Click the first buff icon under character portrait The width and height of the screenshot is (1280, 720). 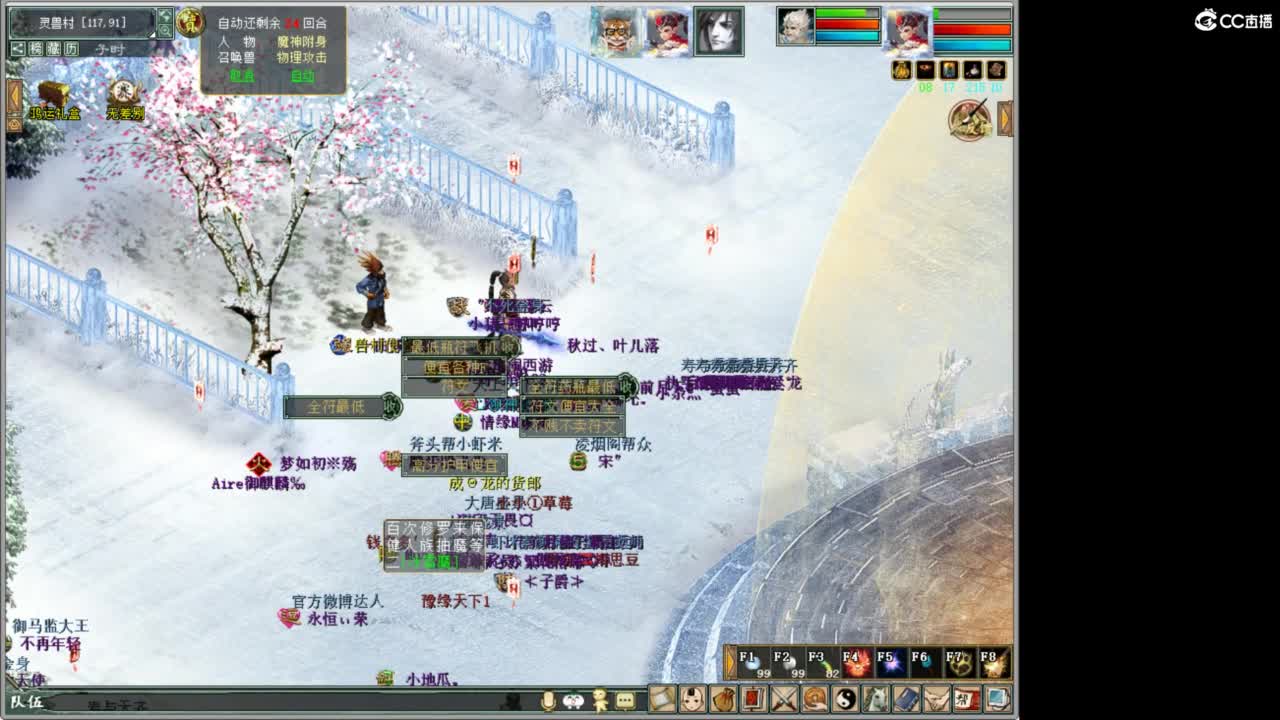pos(901,70)
